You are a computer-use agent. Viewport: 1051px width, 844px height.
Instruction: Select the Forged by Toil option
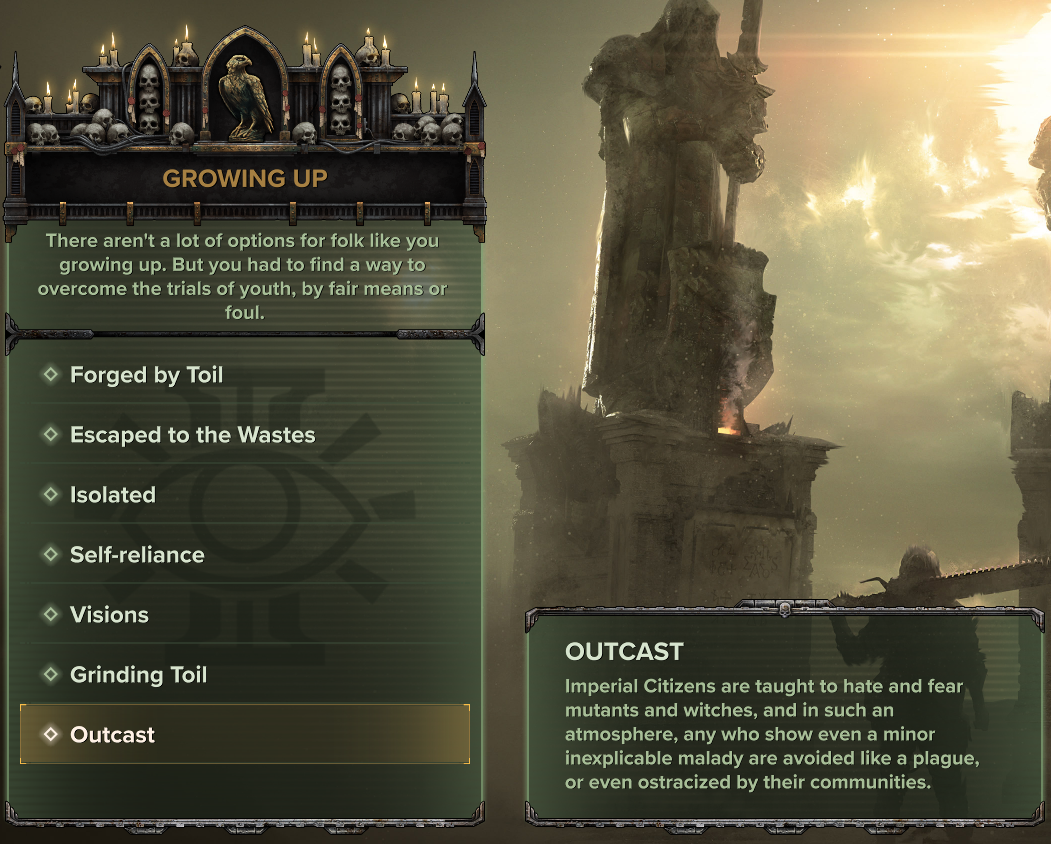coord(146,375)
